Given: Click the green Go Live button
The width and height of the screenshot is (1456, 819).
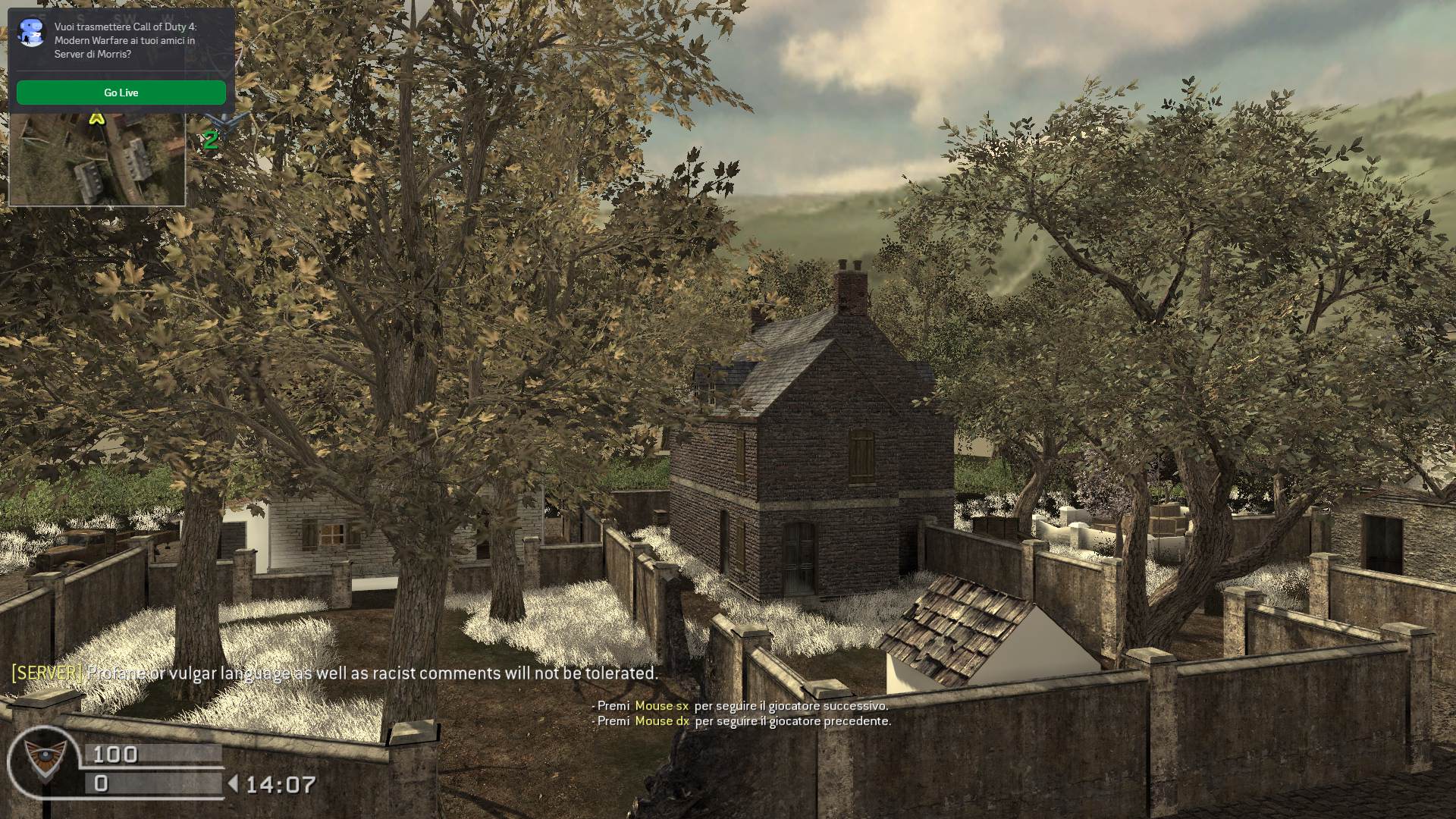Looking at the screenshot, I should point(121,93).
